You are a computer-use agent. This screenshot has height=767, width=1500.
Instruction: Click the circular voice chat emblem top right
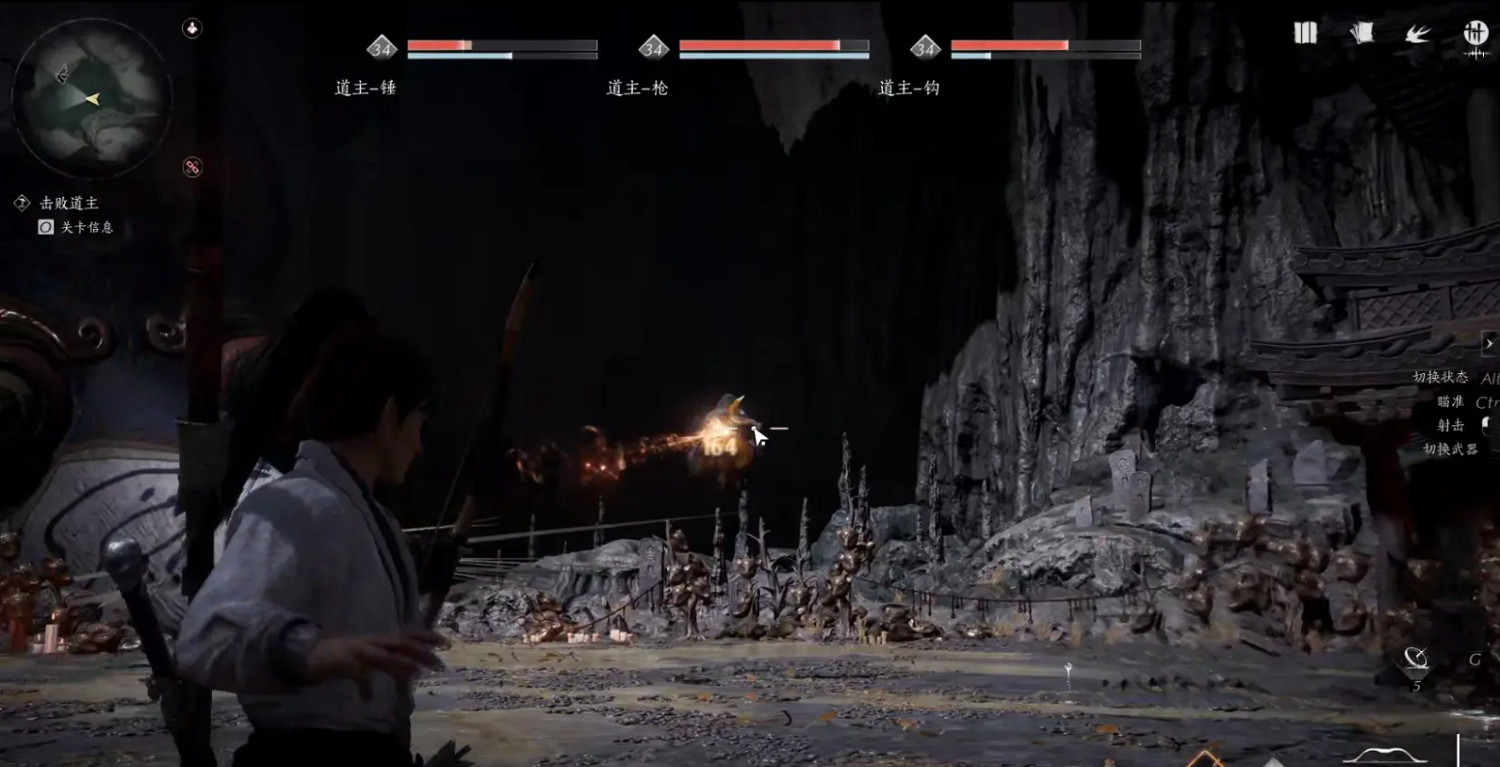click(x=1474, y=33)
